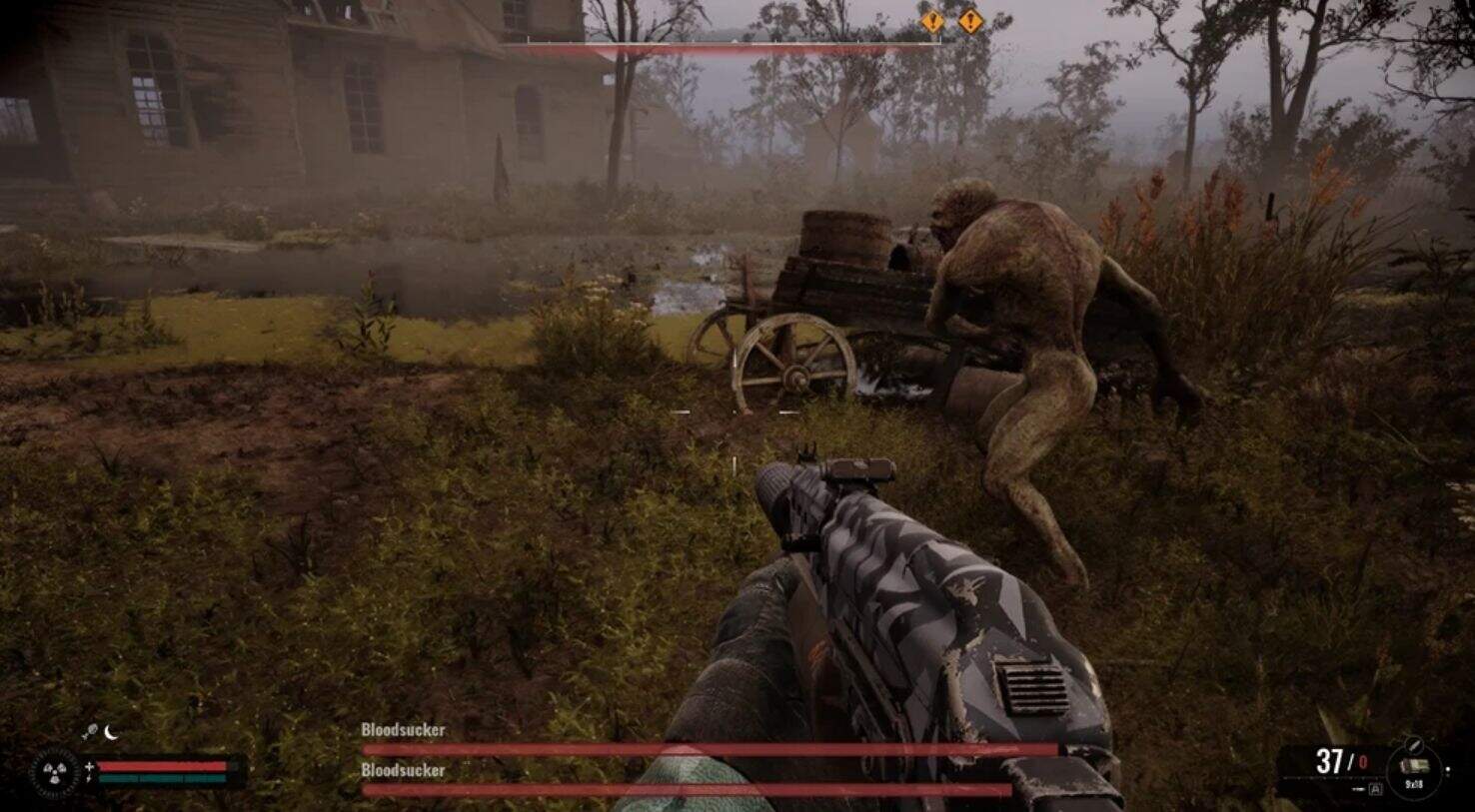The image size is (1475, 812).
Task: Select the crescent moon sleepiness icon
Action: coord(111,732)
